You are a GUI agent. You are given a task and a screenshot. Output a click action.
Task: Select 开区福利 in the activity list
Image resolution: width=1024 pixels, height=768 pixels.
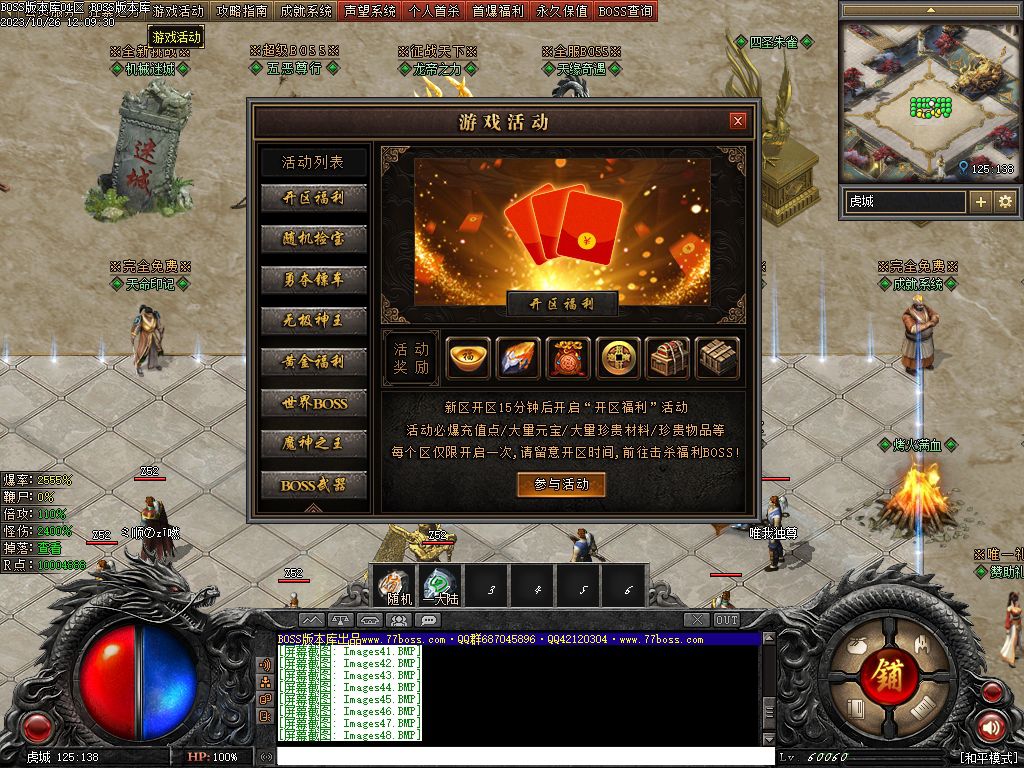coord(313,198)
